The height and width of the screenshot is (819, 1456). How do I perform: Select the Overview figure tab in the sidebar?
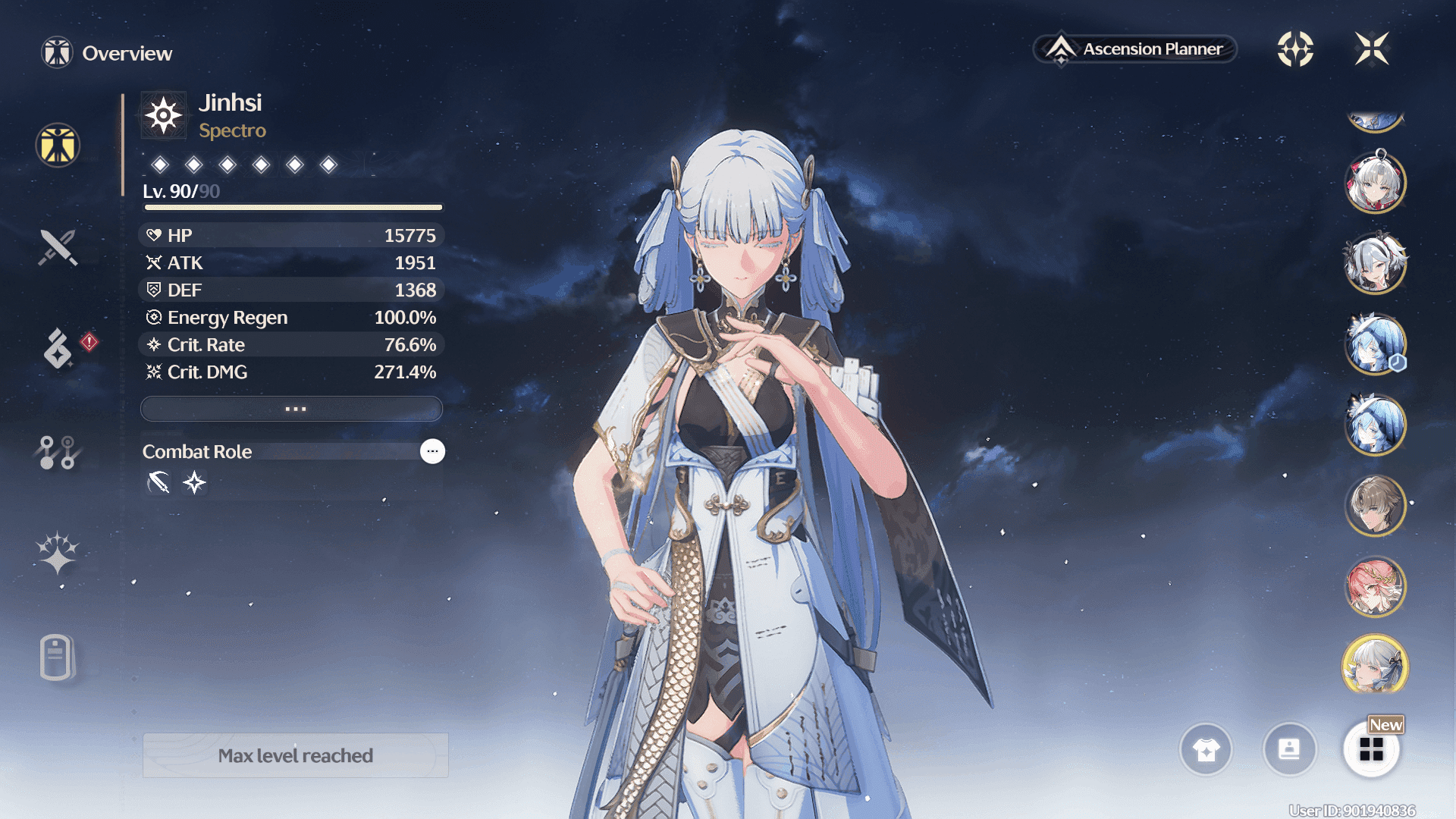pos(58,145)
